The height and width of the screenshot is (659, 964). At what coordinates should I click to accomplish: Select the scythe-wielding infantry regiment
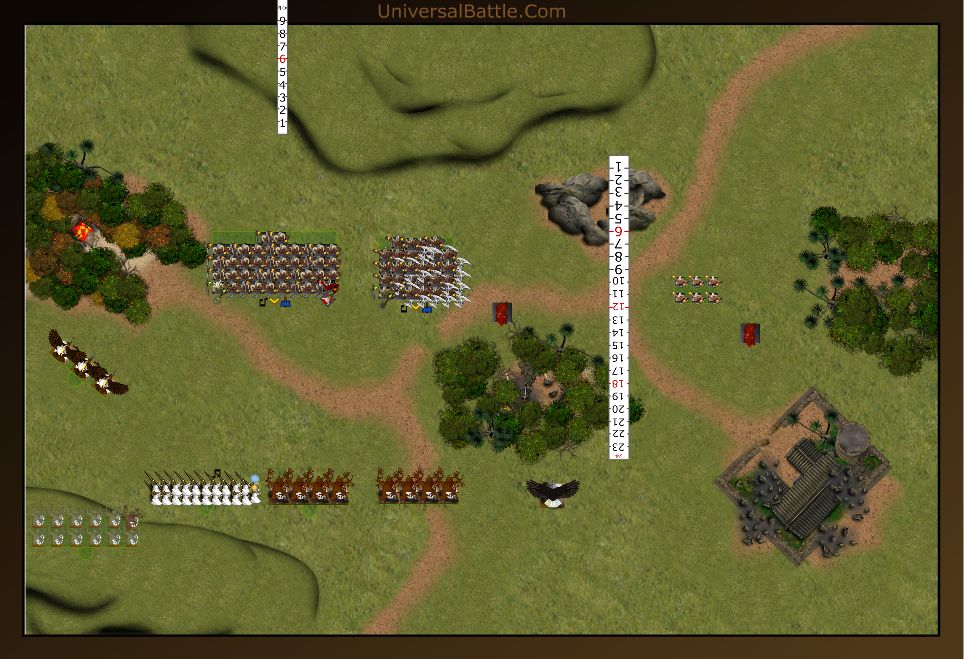[x=422, y=269]
